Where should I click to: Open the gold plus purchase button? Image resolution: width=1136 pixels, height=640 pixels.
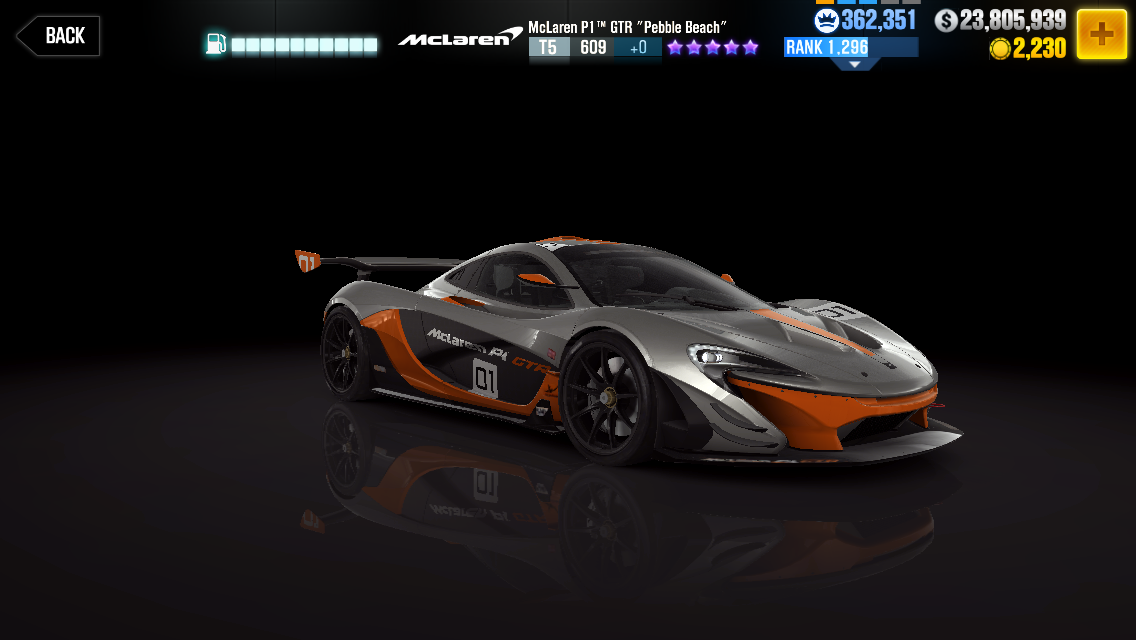click(1101, 34)
